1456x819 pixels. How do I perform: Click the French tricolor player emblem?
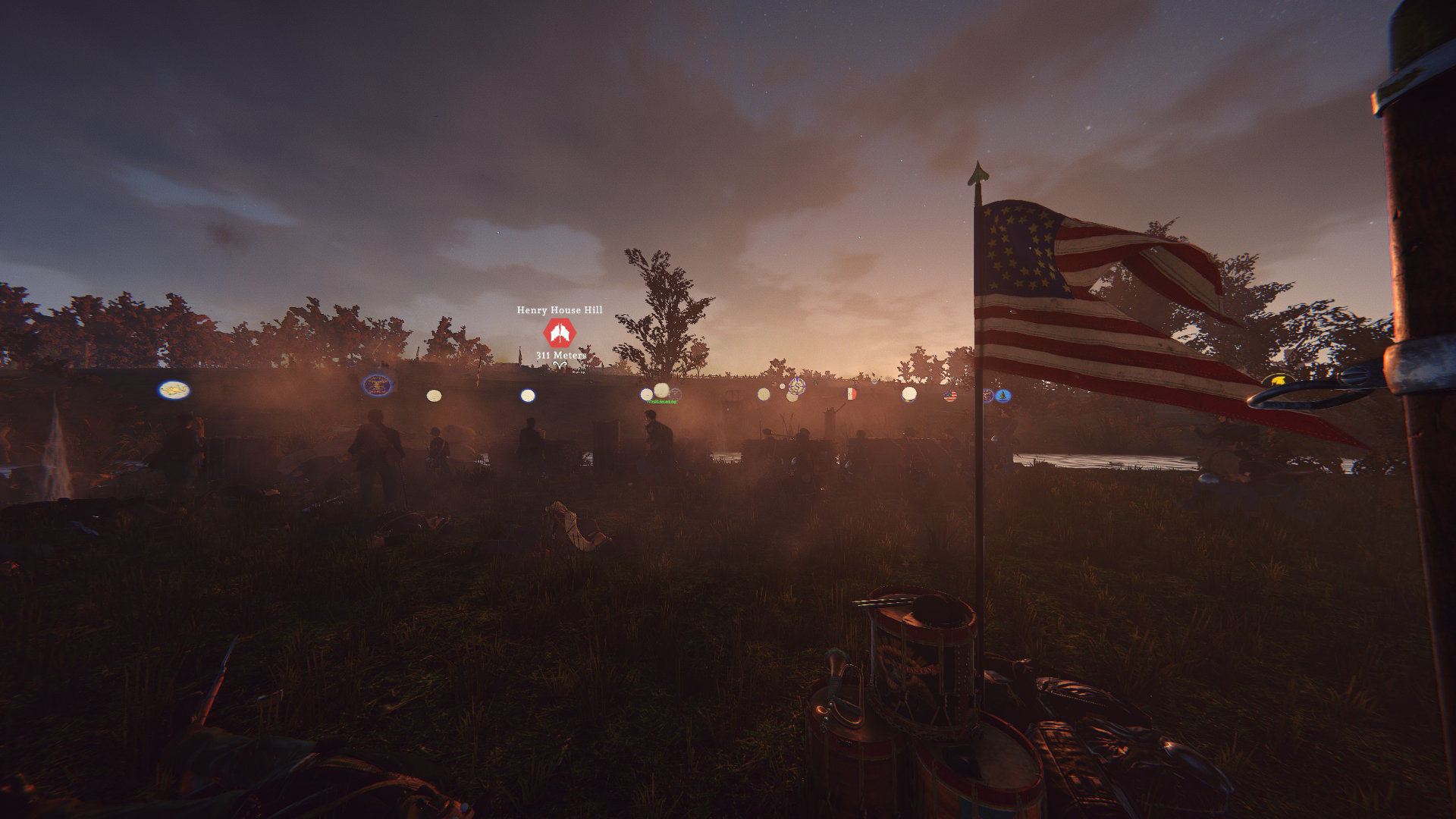tap(850, 394)
